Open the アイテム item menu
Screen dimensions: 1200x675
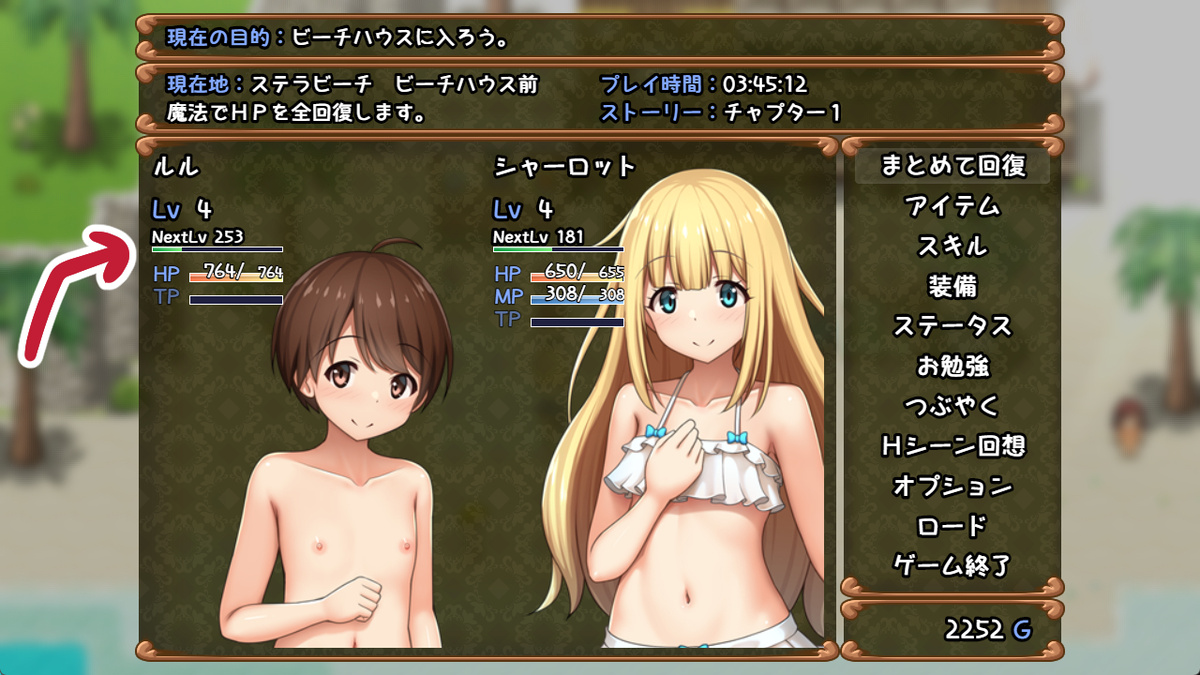click(952, 206)
